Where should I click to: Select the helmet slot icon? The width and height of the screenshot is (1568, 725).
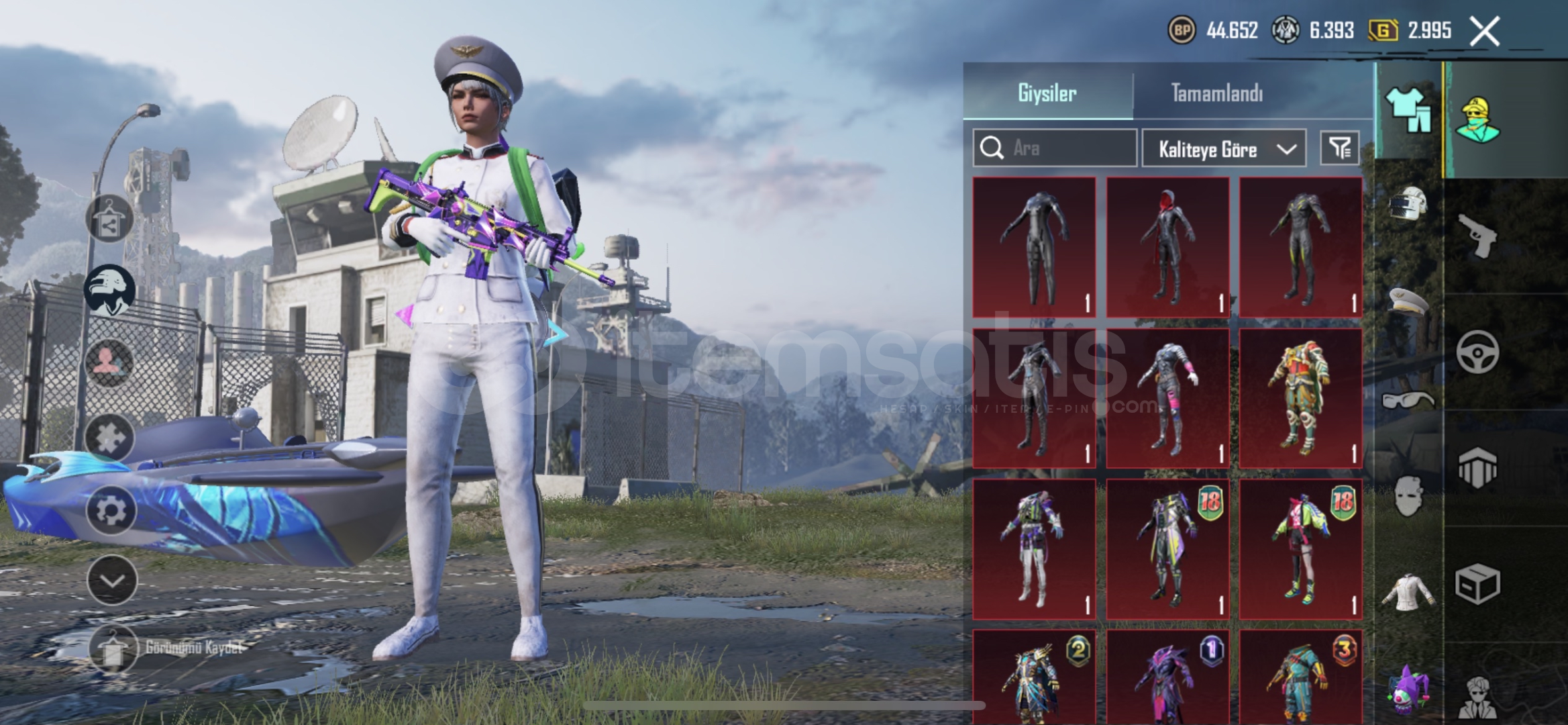point(1408,203)
